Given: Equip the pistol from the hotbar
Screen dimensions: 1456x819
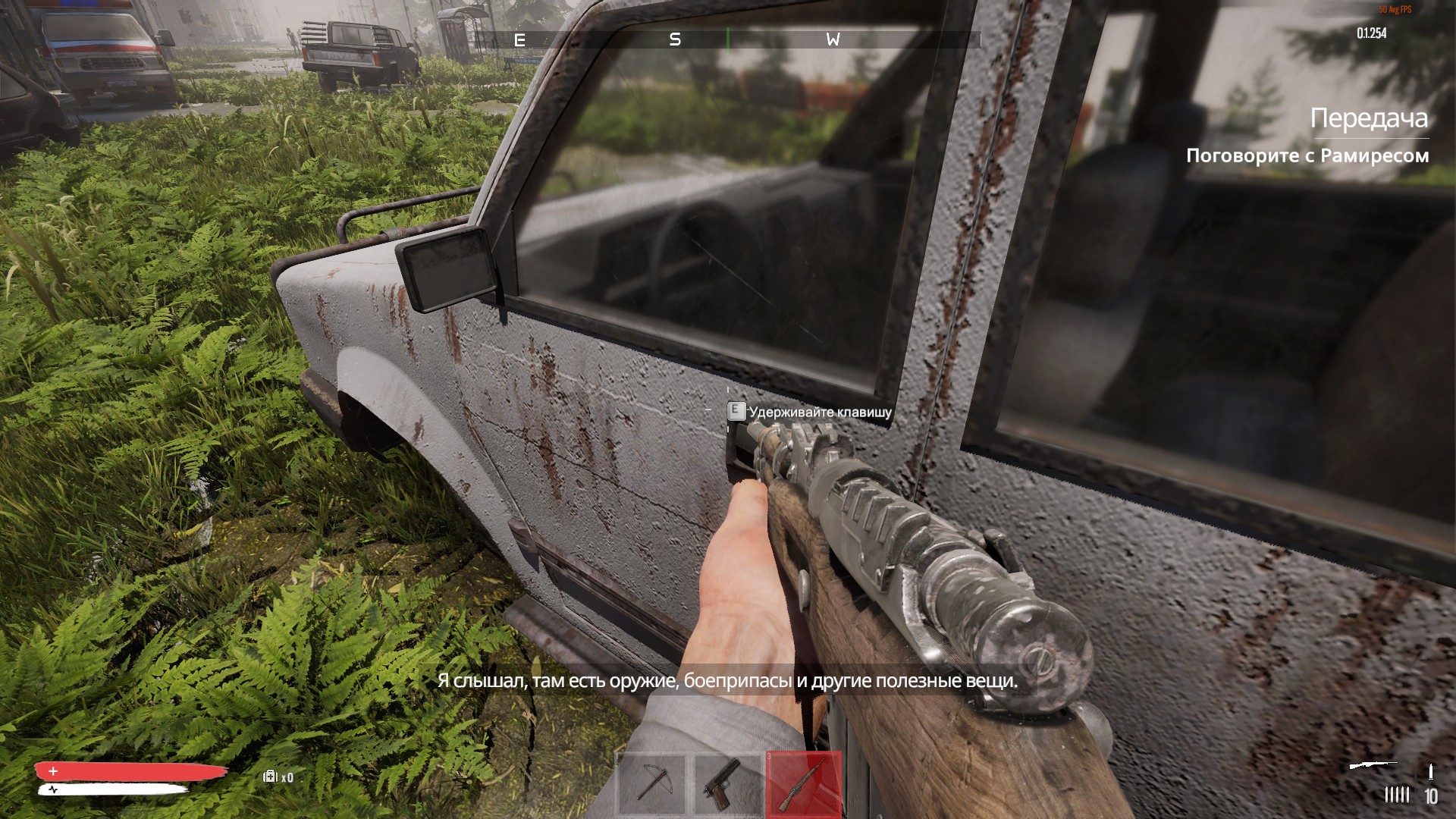Looking at the screenshot, I should coord(727,783).
